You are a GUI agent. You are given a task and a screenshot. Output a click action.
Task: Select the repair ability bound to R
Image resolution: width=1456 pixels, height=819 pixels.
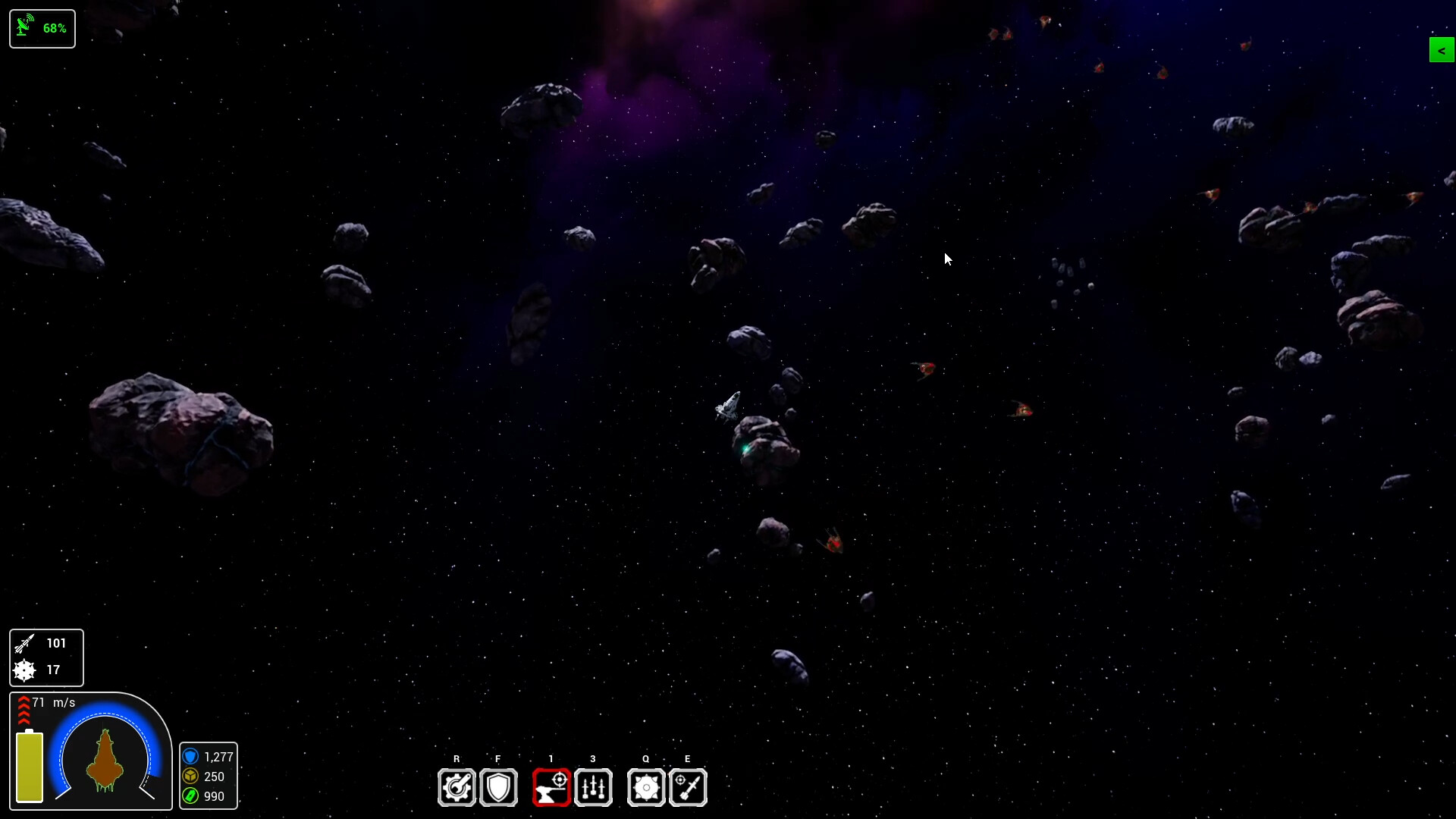tap(457, 788)
